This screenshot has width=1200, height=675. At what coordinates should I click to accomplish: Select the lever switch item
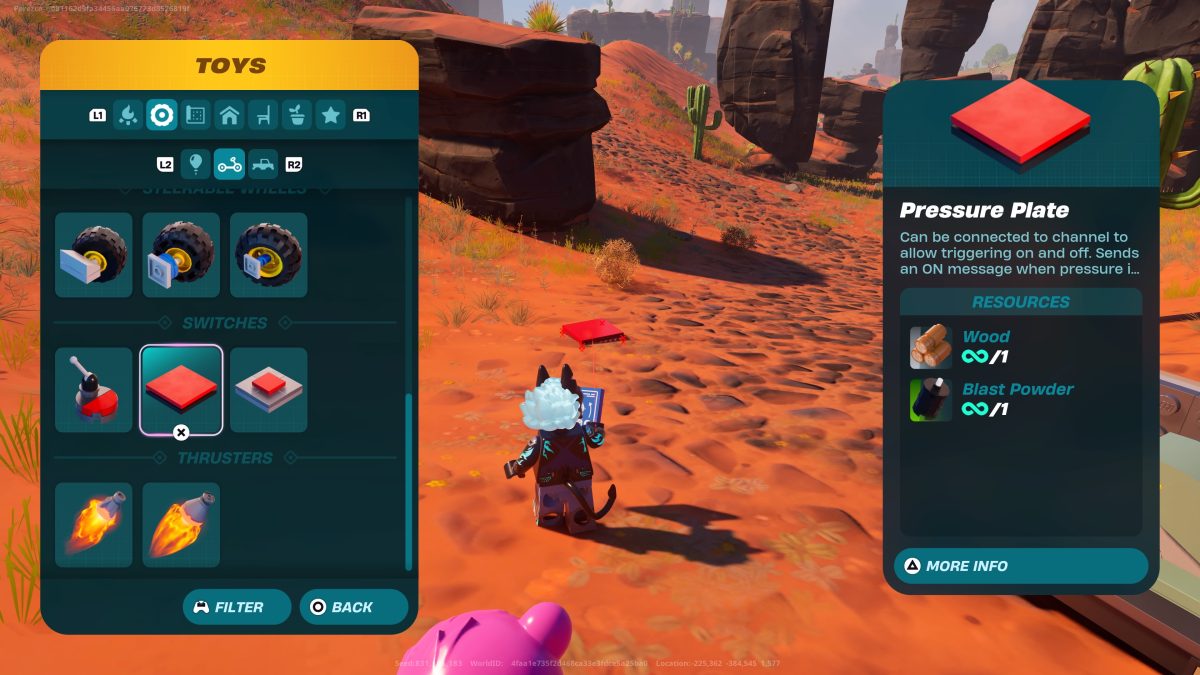pos(93,390)
